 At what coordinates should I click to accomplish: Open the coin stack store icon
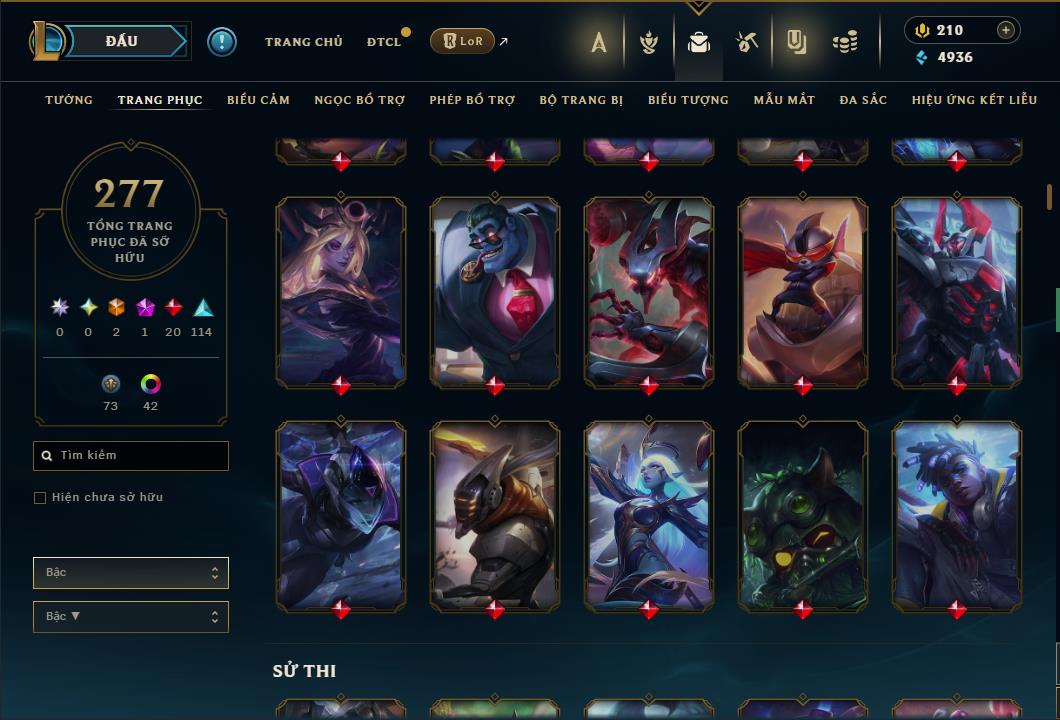coord(845,42)
